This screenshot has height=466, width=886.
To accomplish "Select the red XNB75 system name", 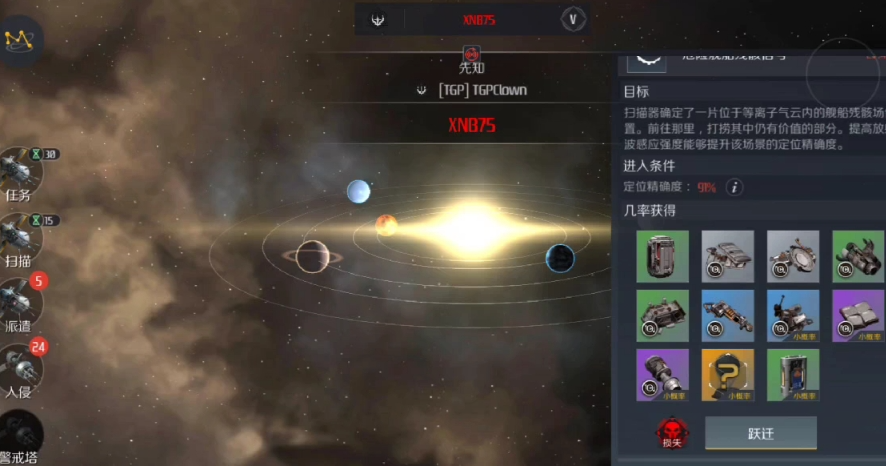I will pos(472,126).
